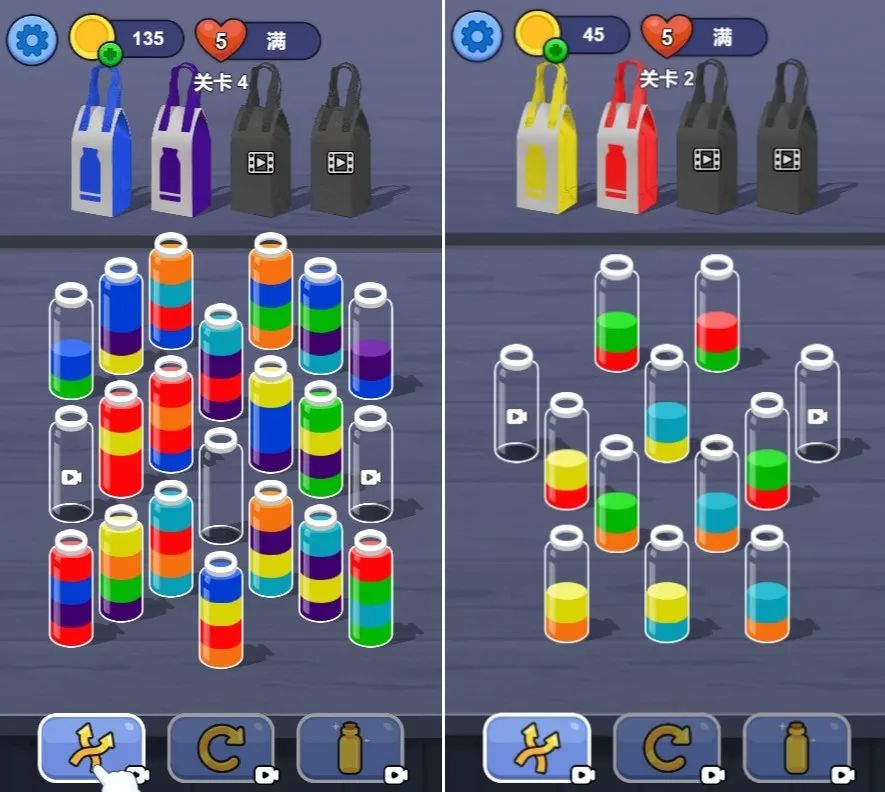Add coins via plus beside 45 coins
Screen dimensions: 885x792
pos(556,51)
